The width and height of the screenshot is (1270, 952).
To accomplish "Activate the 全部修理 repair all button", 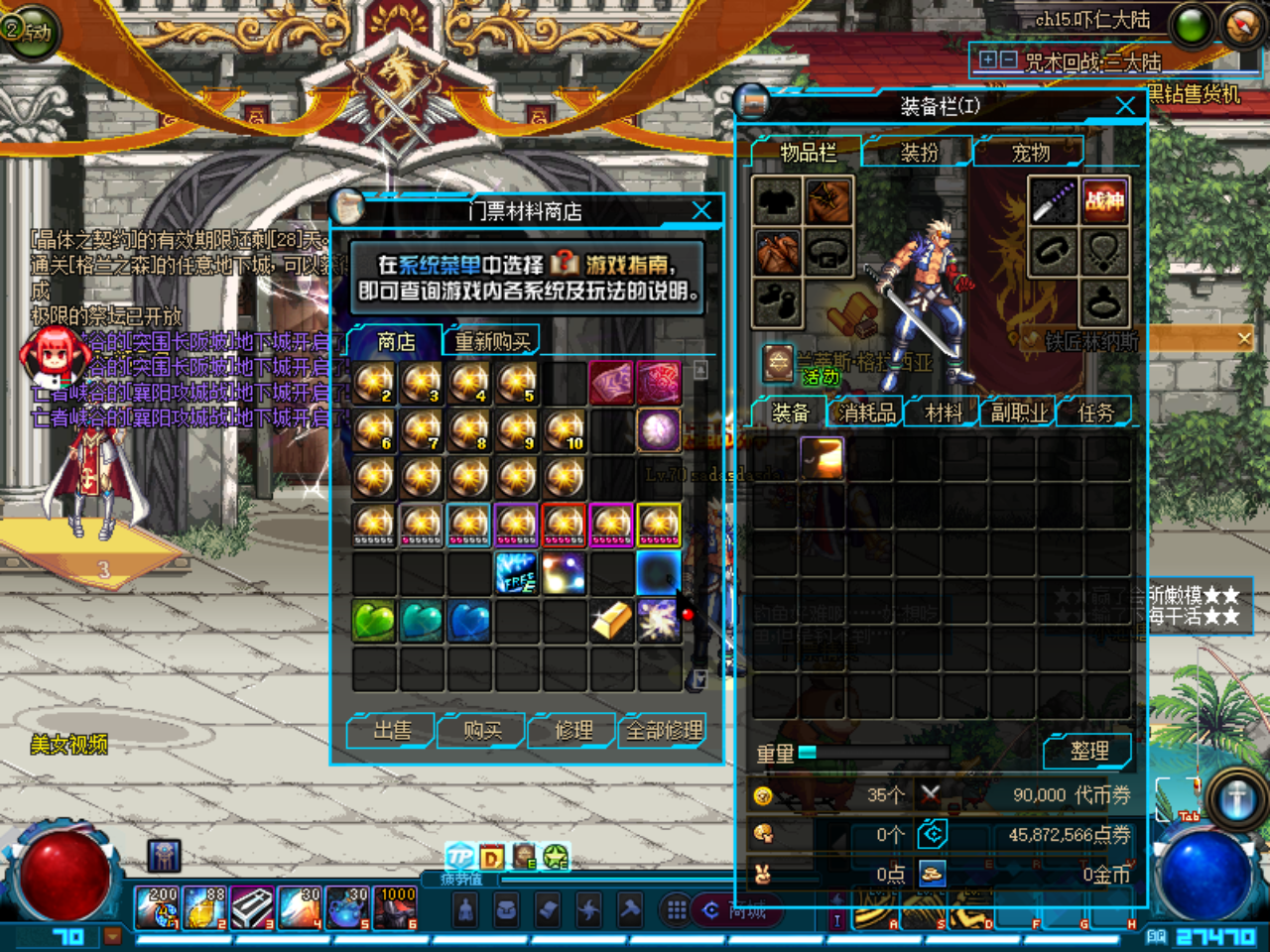I will click(x=664, y=731).
